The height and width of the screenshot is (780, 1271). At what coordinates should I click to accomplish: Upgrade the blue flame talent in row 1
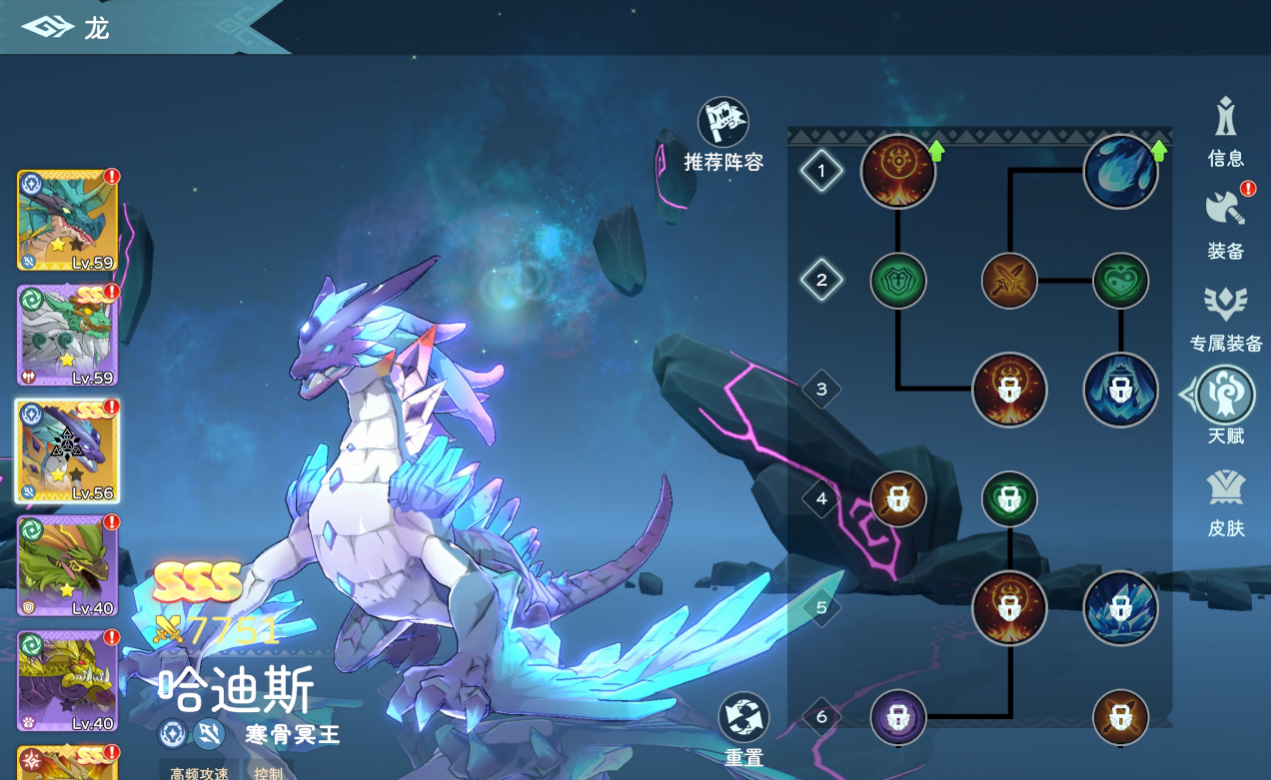(1120, 171)
